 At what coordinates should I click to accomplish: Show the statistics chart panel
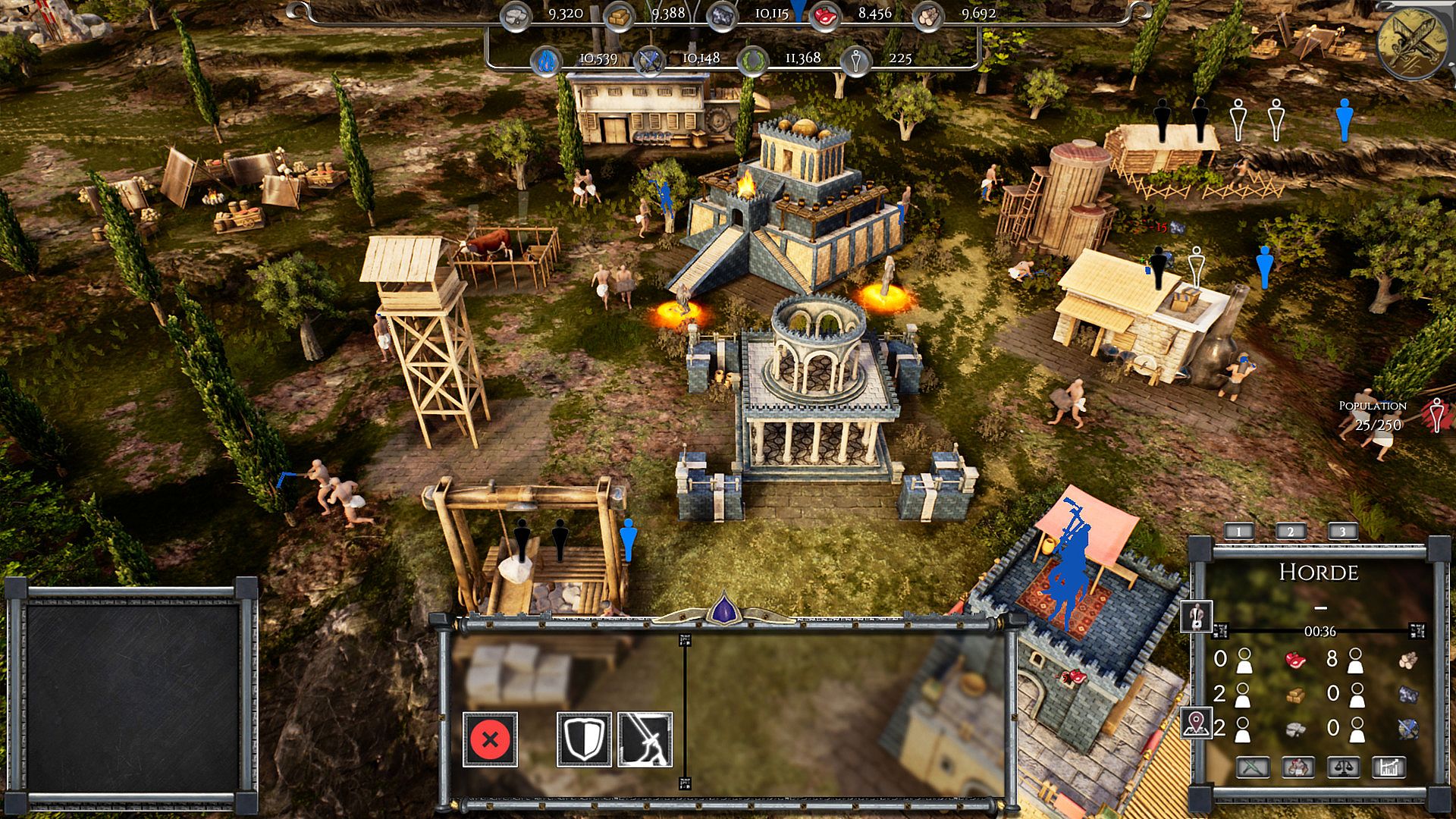[1389, 768]
